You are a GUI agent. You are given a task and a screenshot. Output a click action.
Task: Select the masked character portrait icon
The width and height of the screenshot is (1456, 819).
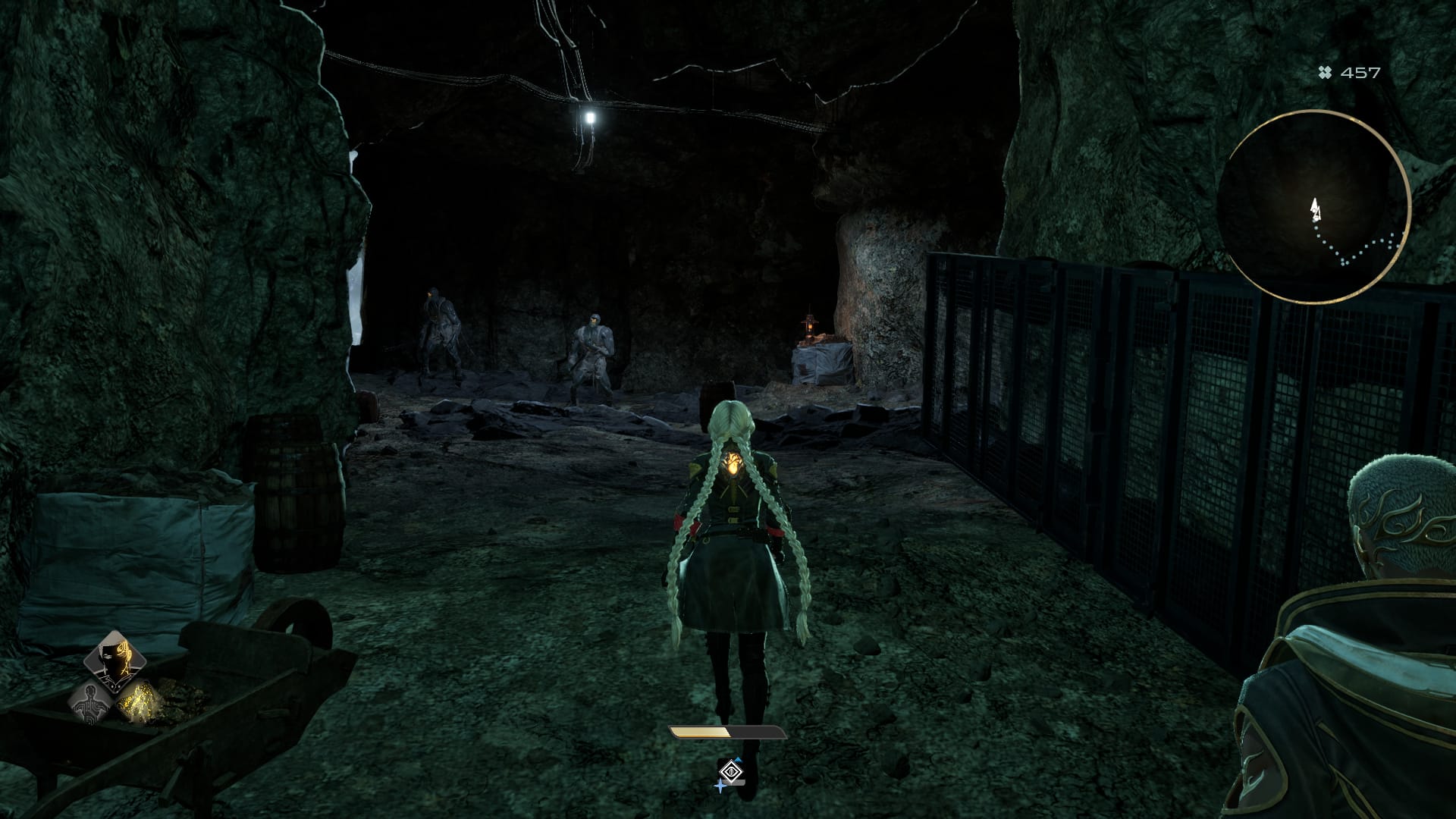tap(114, 657)
